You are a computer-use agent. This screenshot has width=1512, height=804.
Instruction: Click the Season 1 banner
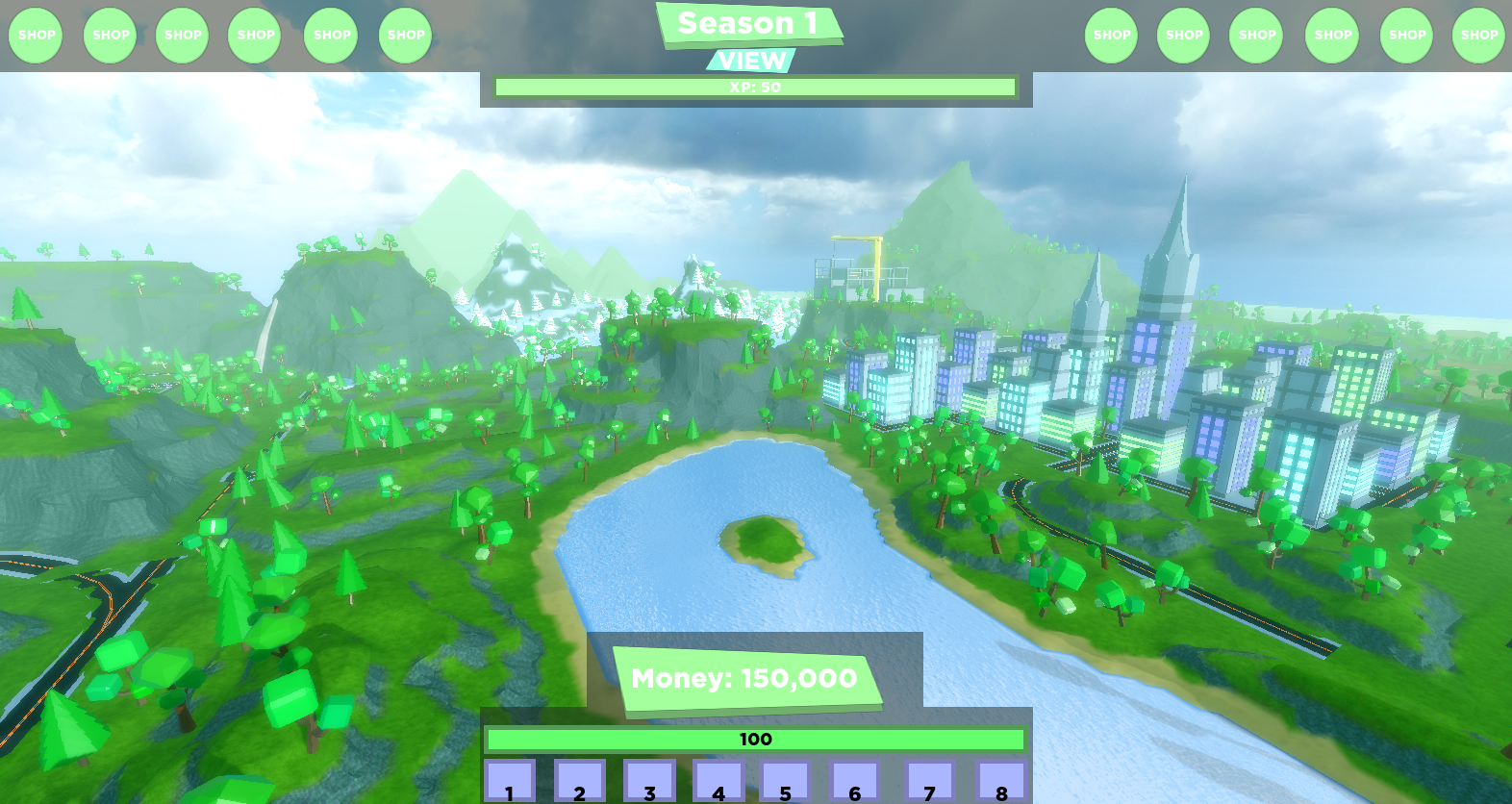click(748, 24)
